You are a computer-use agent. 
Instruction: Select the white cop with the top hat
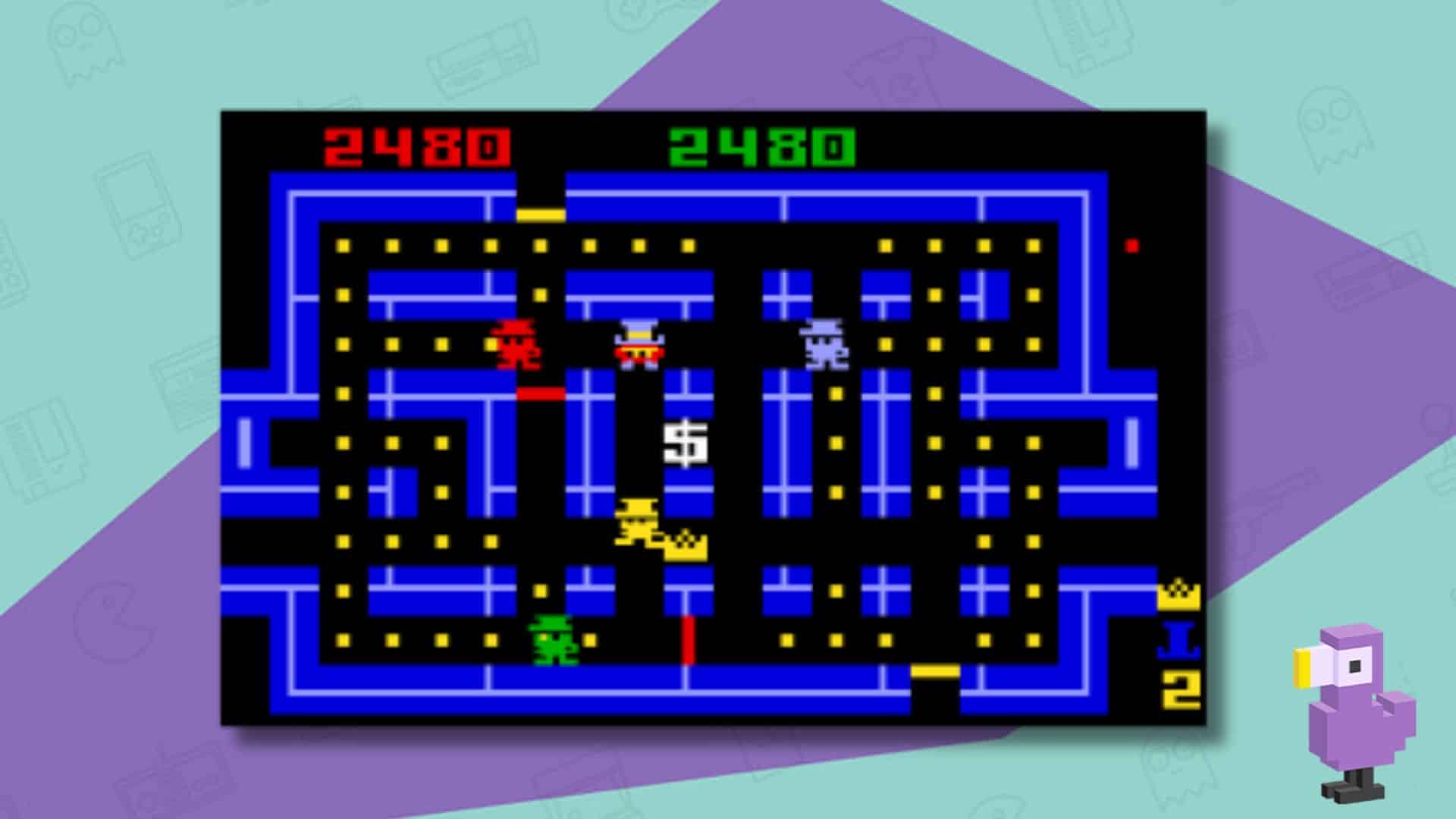tap(641, 345)
